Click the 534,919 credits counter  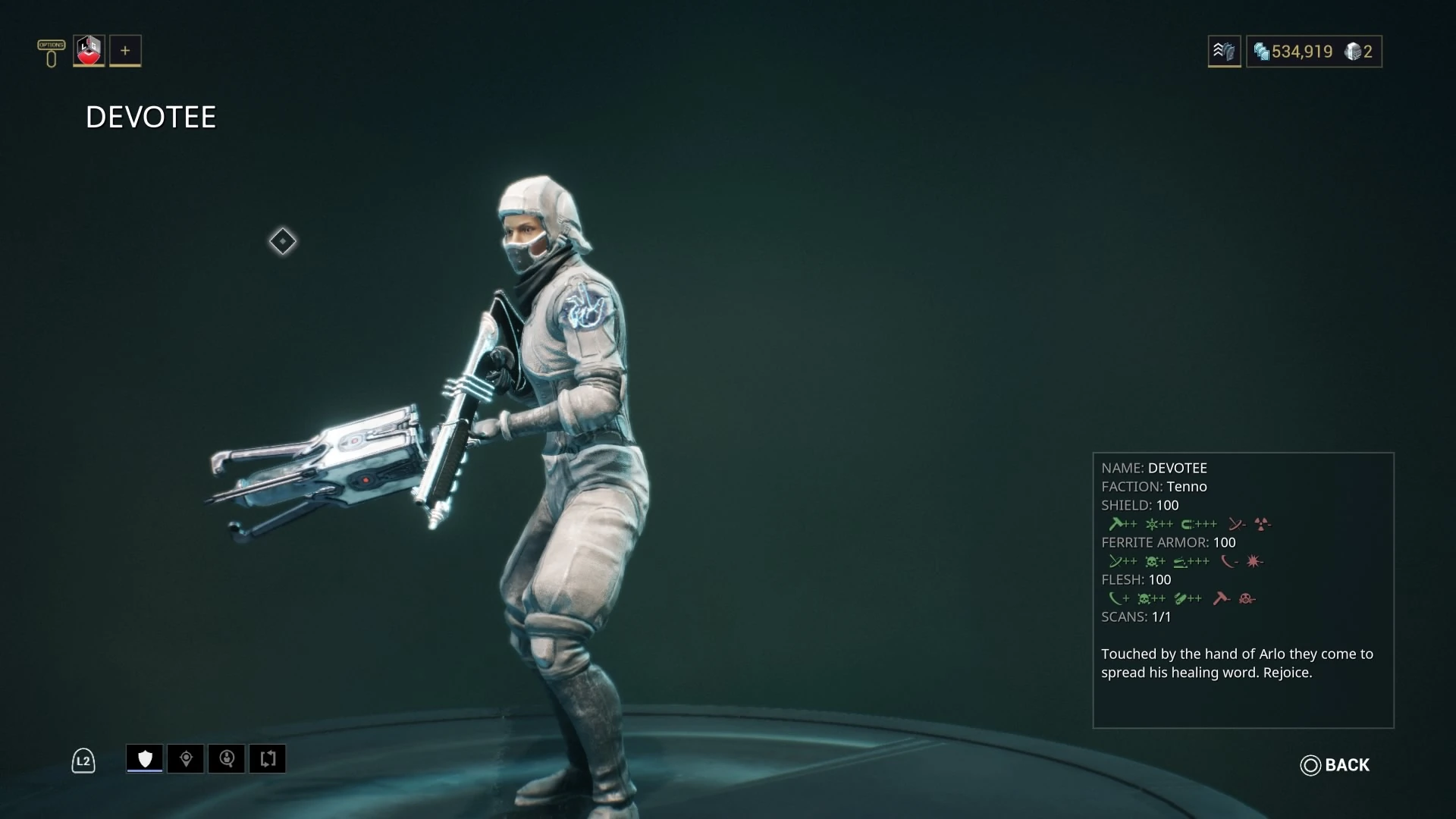(1301, 51)
